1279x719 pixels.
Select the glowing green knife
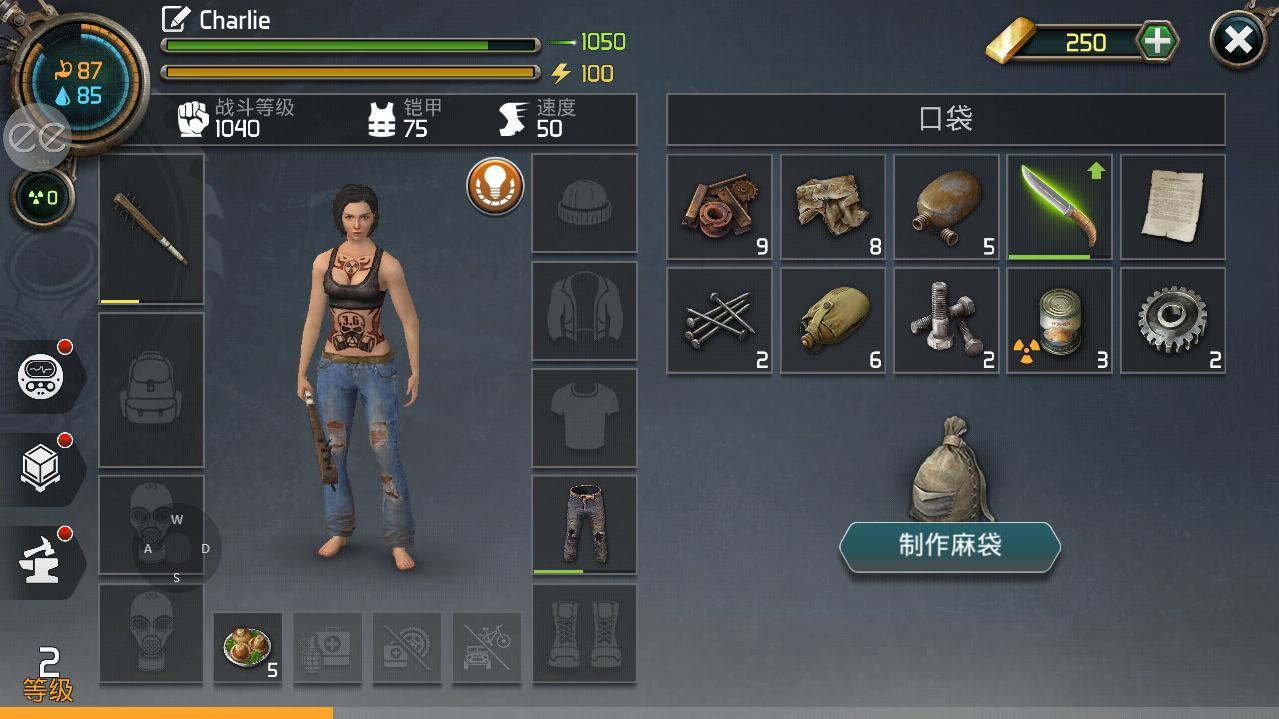click(x=1059, y=206)
